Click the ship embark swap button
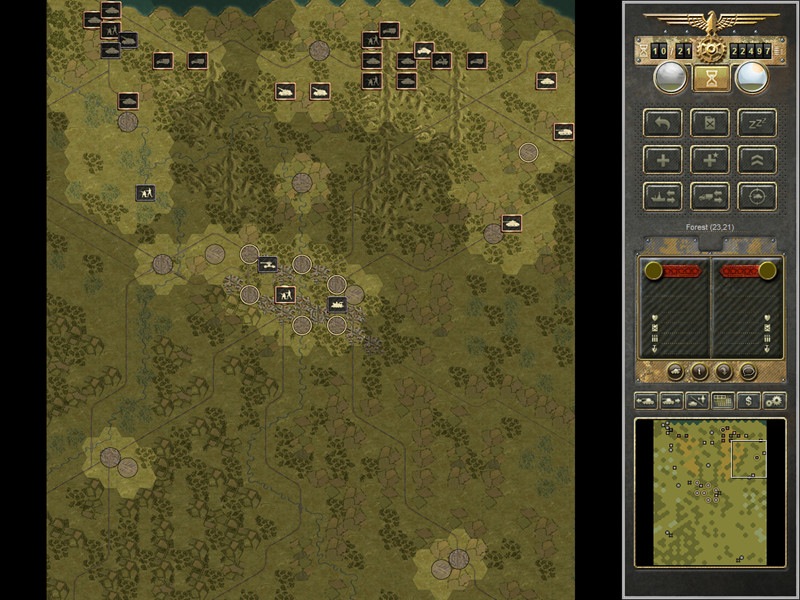Image resolution: width=800 pixels, height=600 pixels. click(662, 196)
